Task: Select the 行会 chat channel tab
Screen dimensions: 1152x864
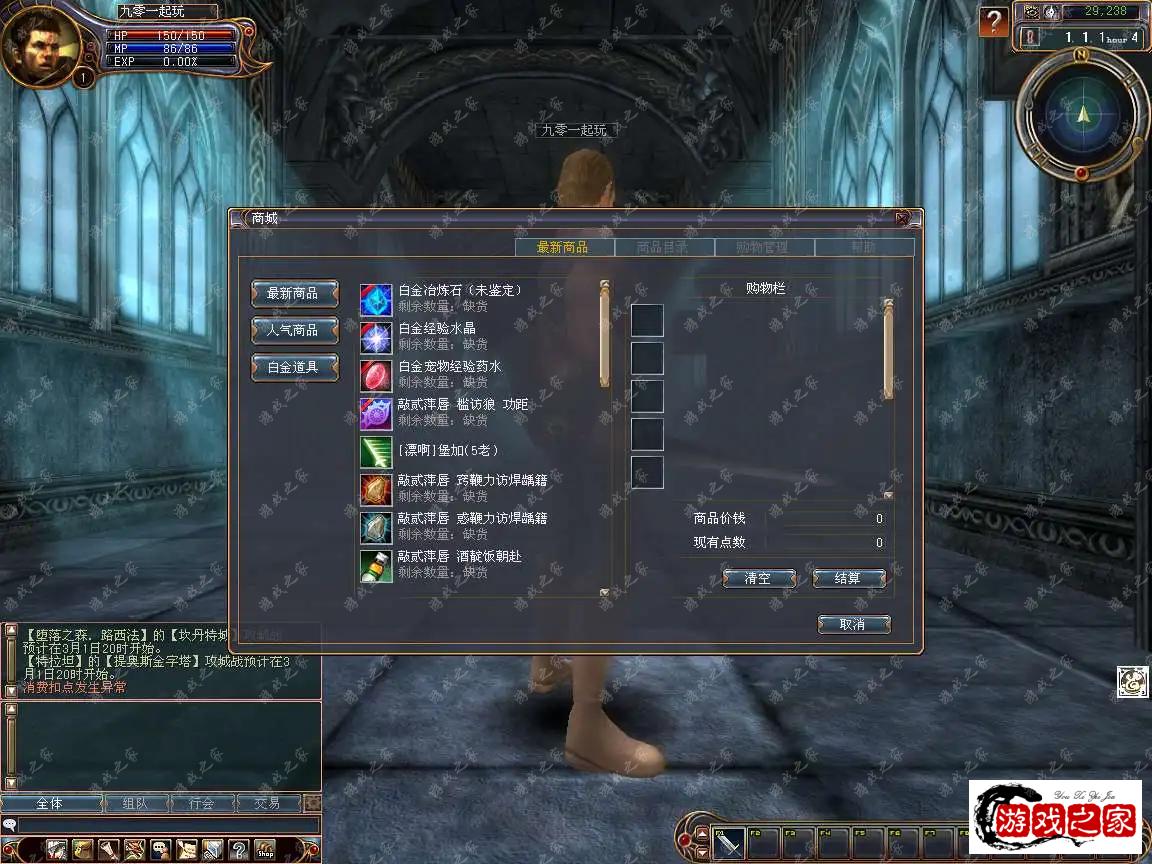Action: [x=202, y=803]
